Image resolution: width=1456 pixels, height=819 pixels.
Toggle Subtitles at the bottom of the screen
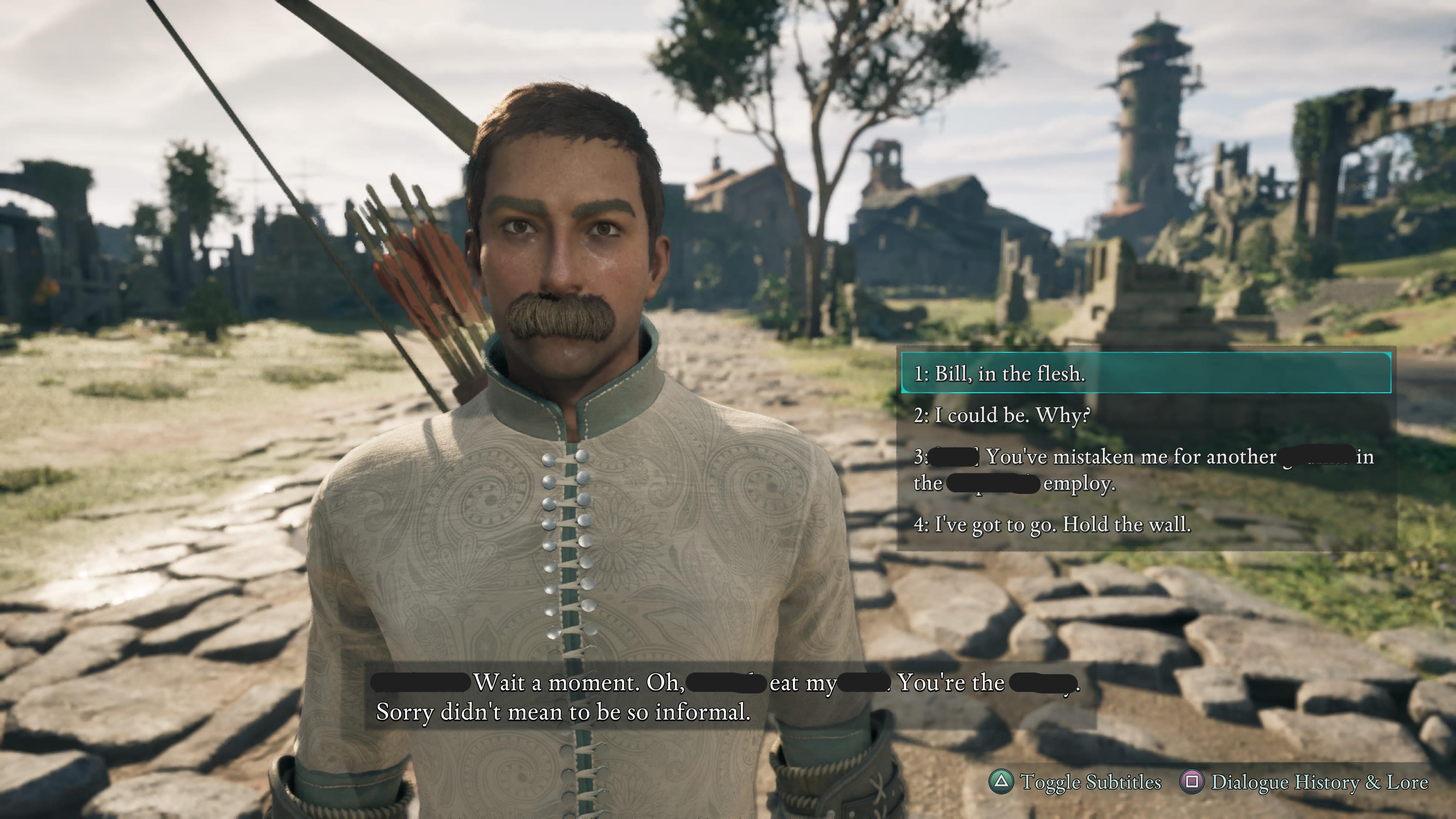1075,782
